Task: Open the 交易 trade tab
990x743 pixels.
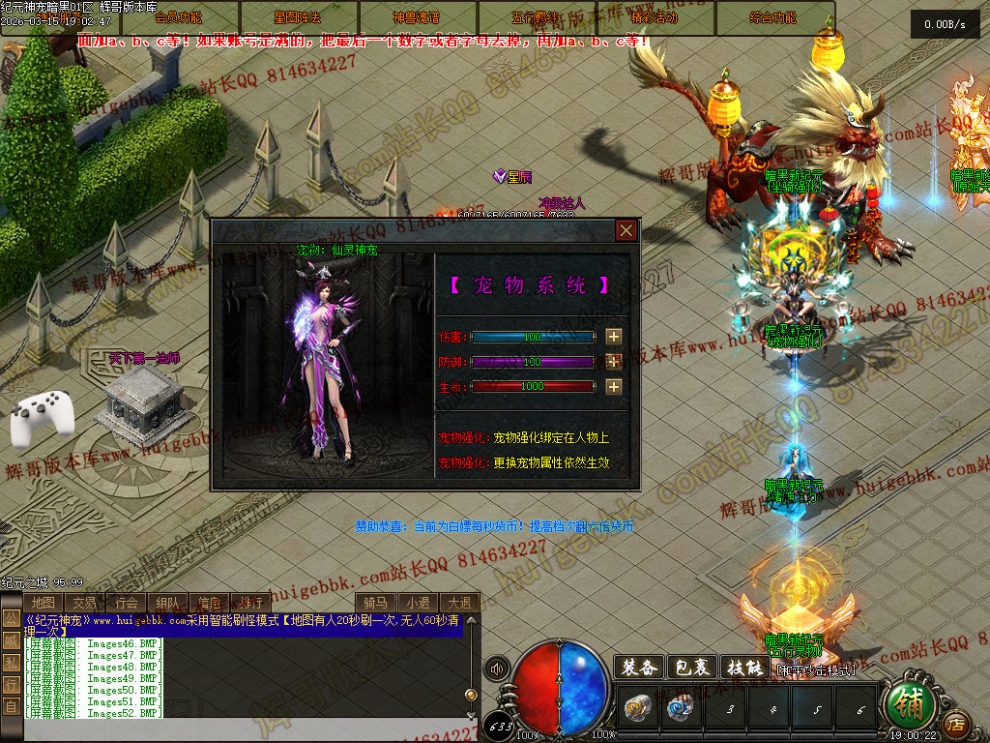Action: click(x=85, y=602)
